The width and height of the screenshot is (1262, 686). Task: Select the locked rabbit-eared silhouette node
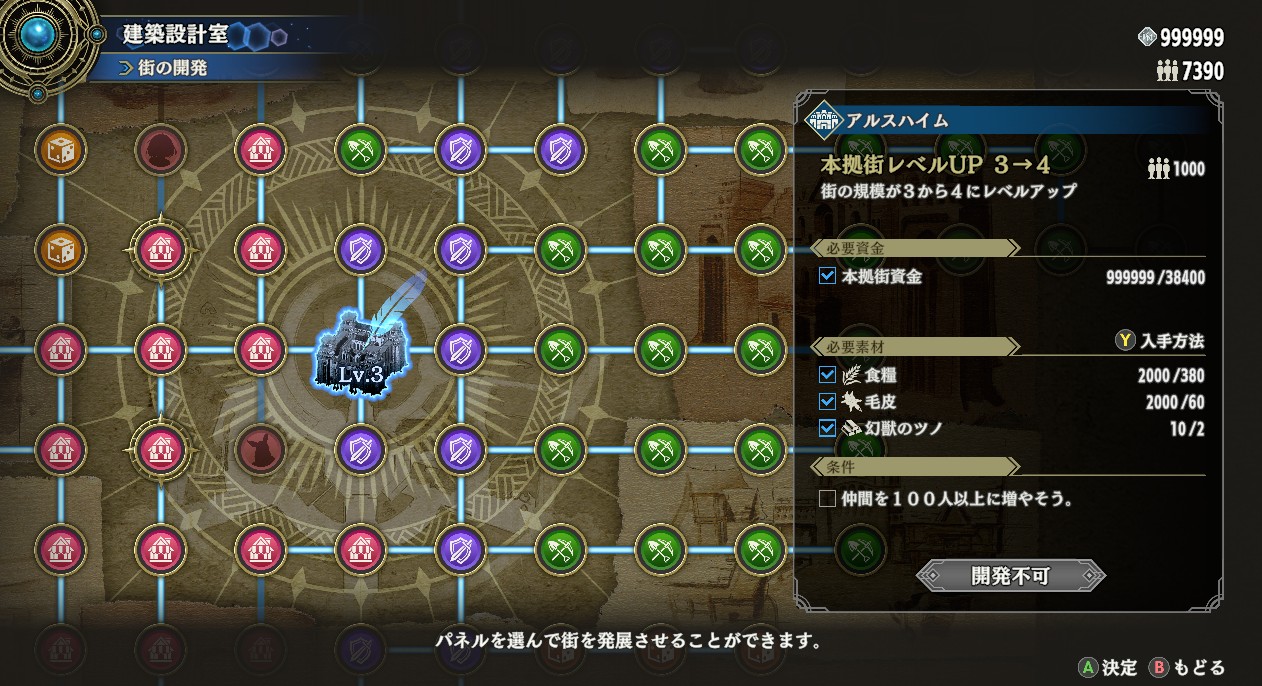[x=259, y=450]
